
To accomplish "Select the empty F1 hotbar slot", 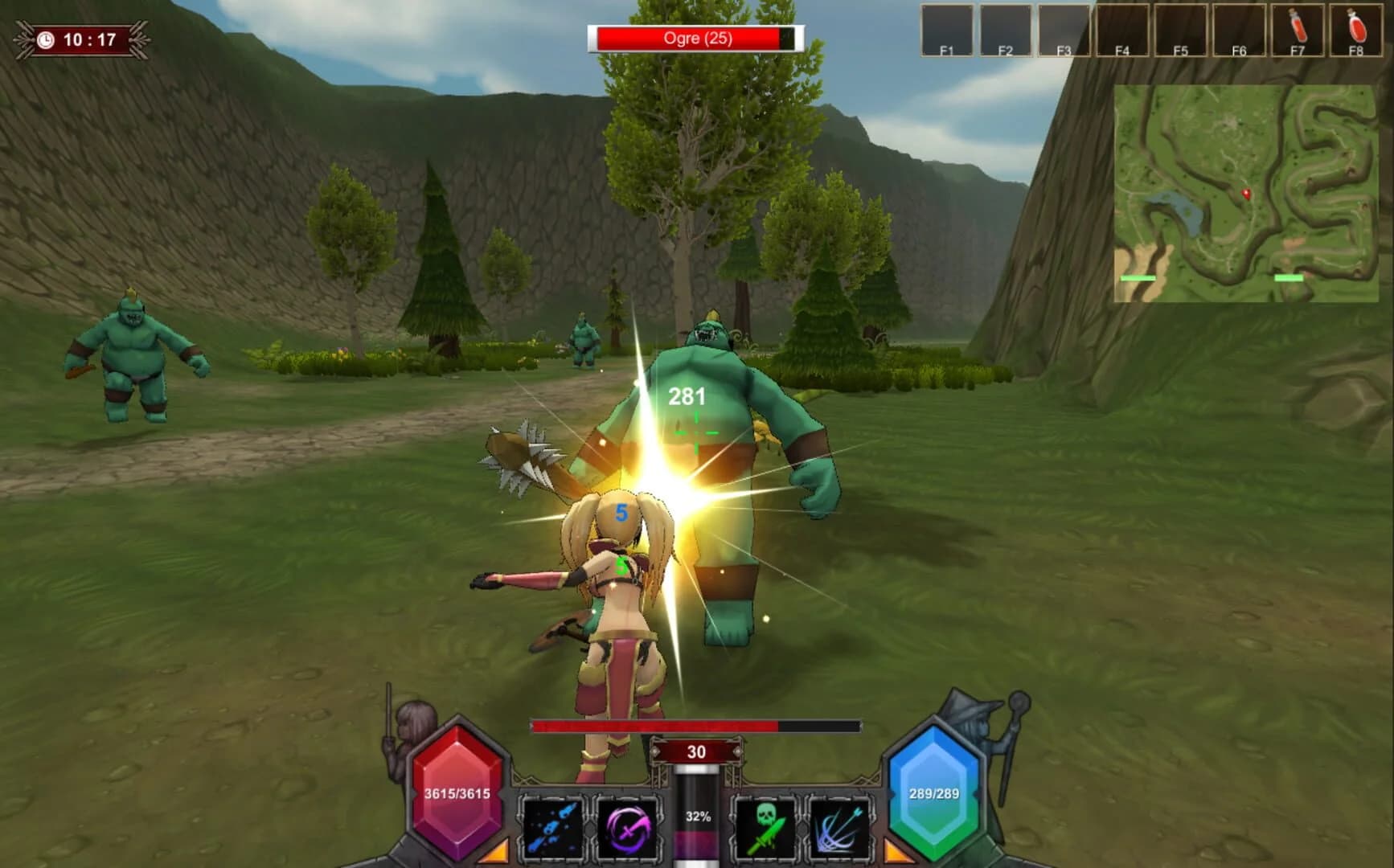I will (x=948, y=31).
